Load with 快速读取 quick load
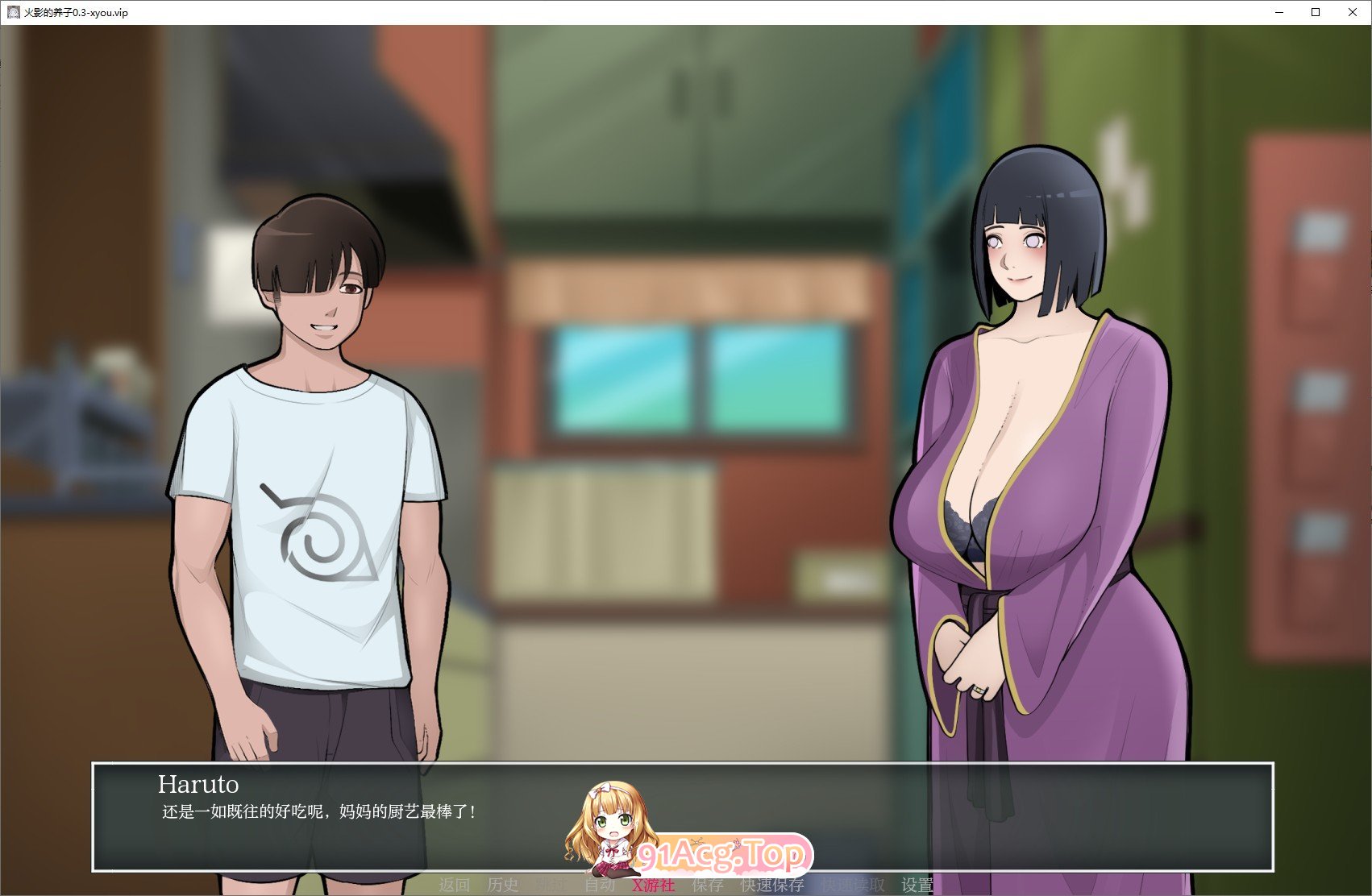 pos(853,884)
